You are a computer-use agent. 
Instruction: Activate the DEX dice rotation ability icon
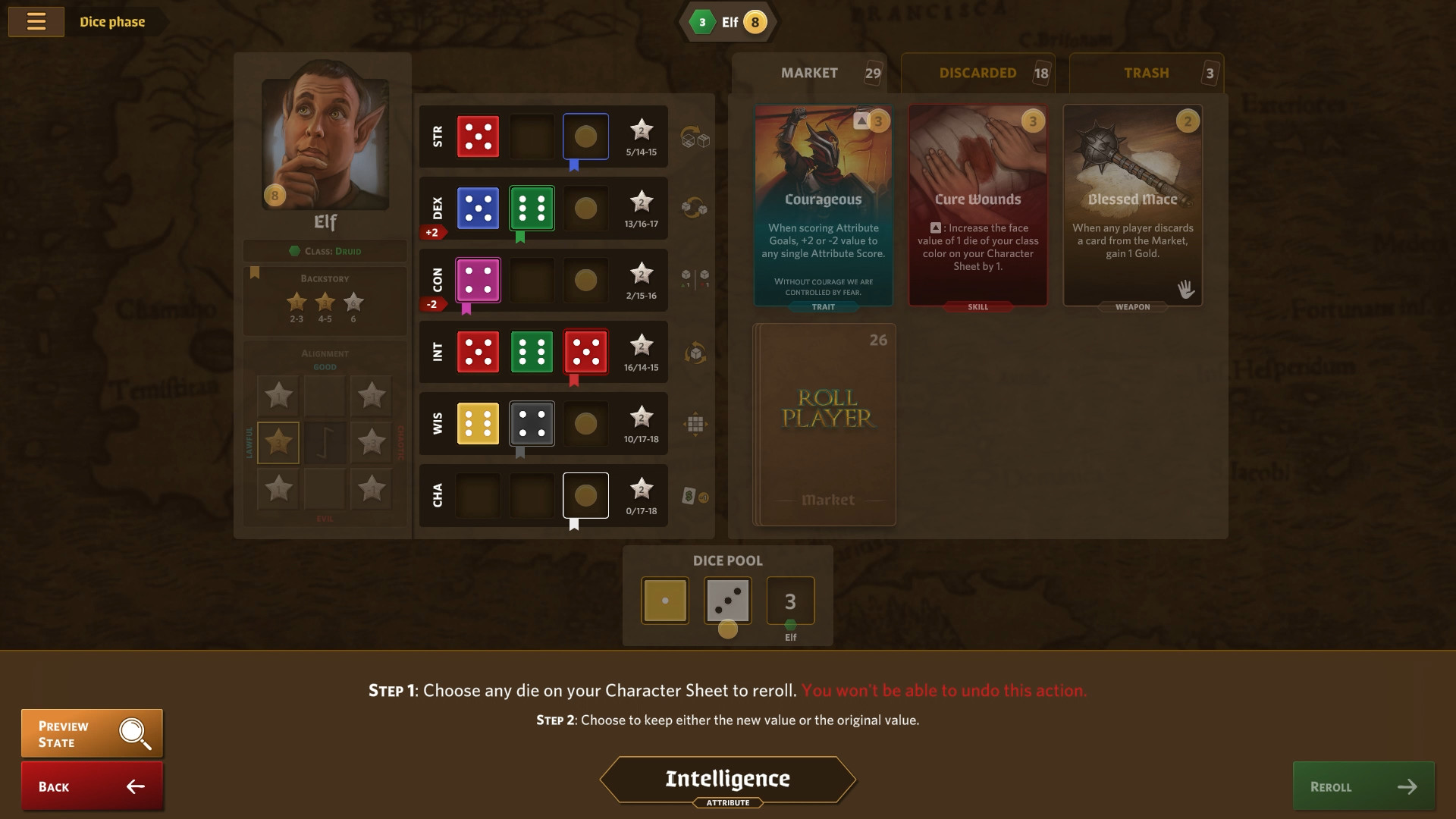(696, 208)
